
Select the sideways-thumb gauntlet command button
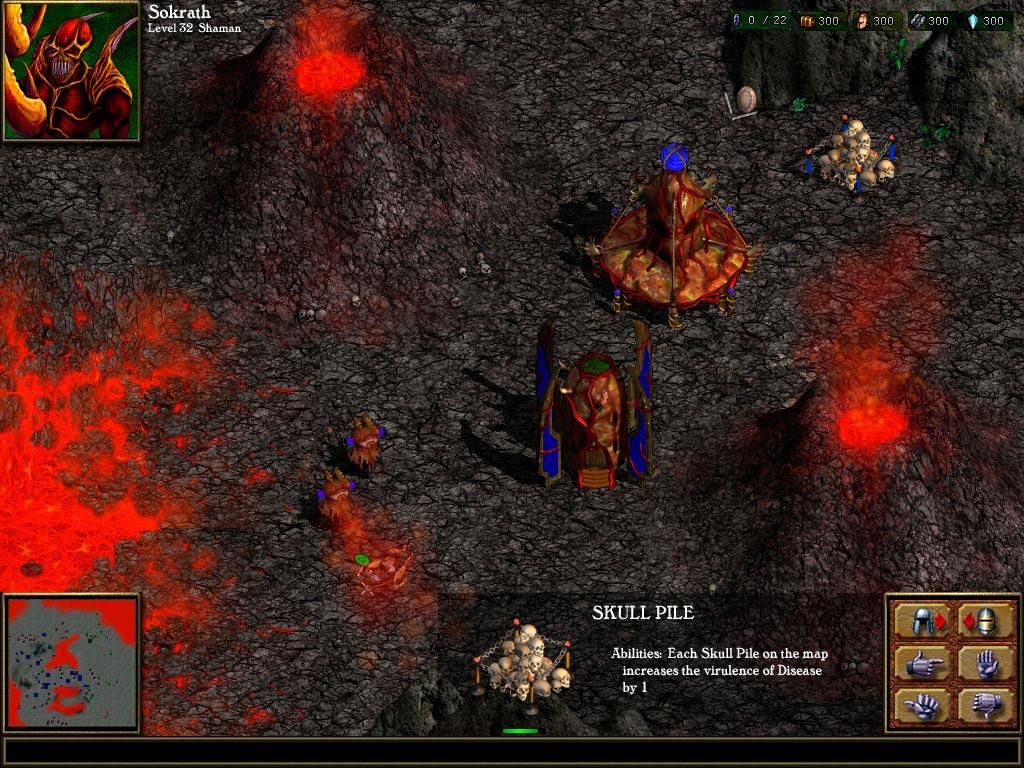(922, 705)
